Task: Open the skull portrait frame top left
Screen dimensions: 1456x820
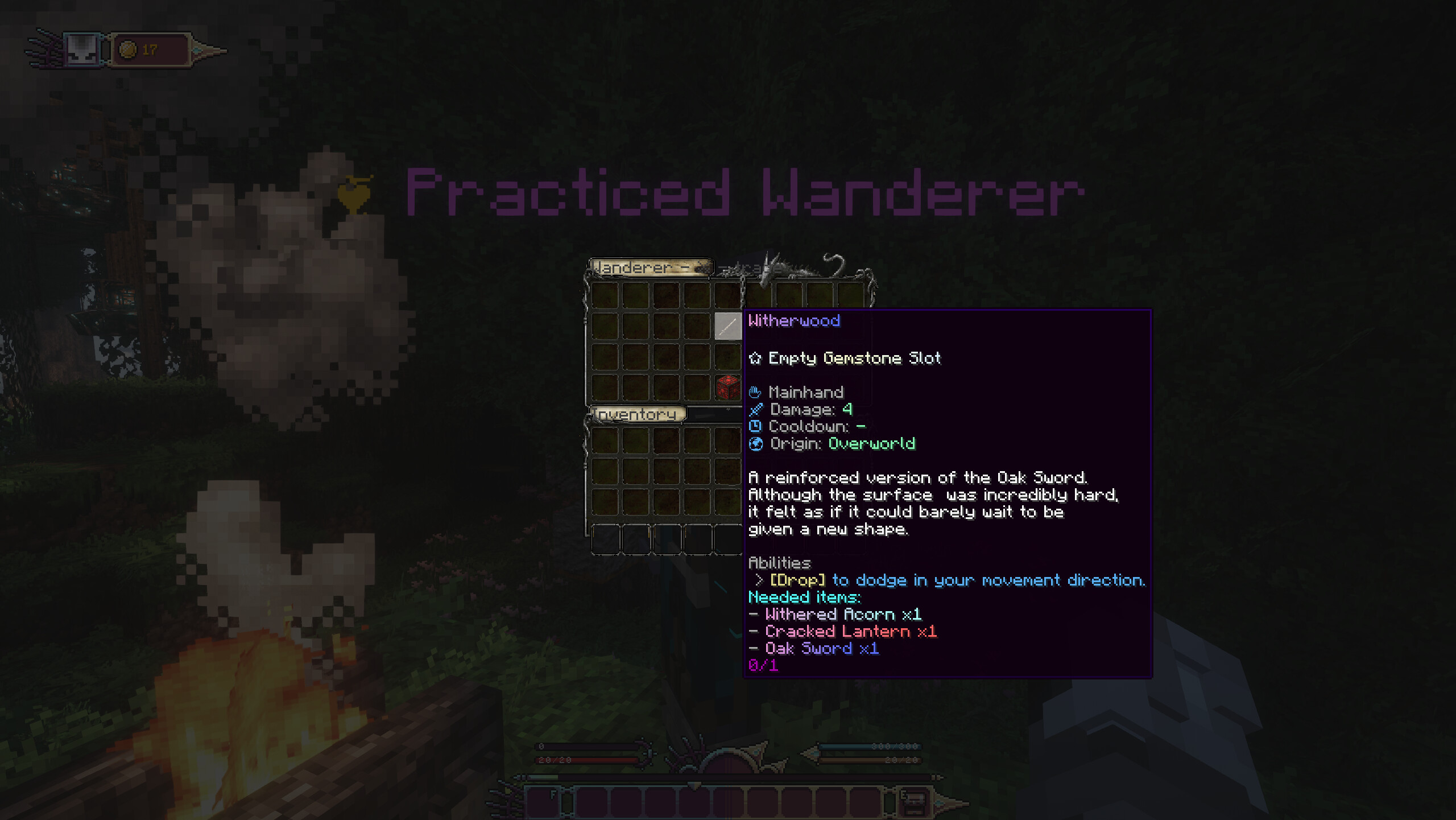Action: coord(82,50)
